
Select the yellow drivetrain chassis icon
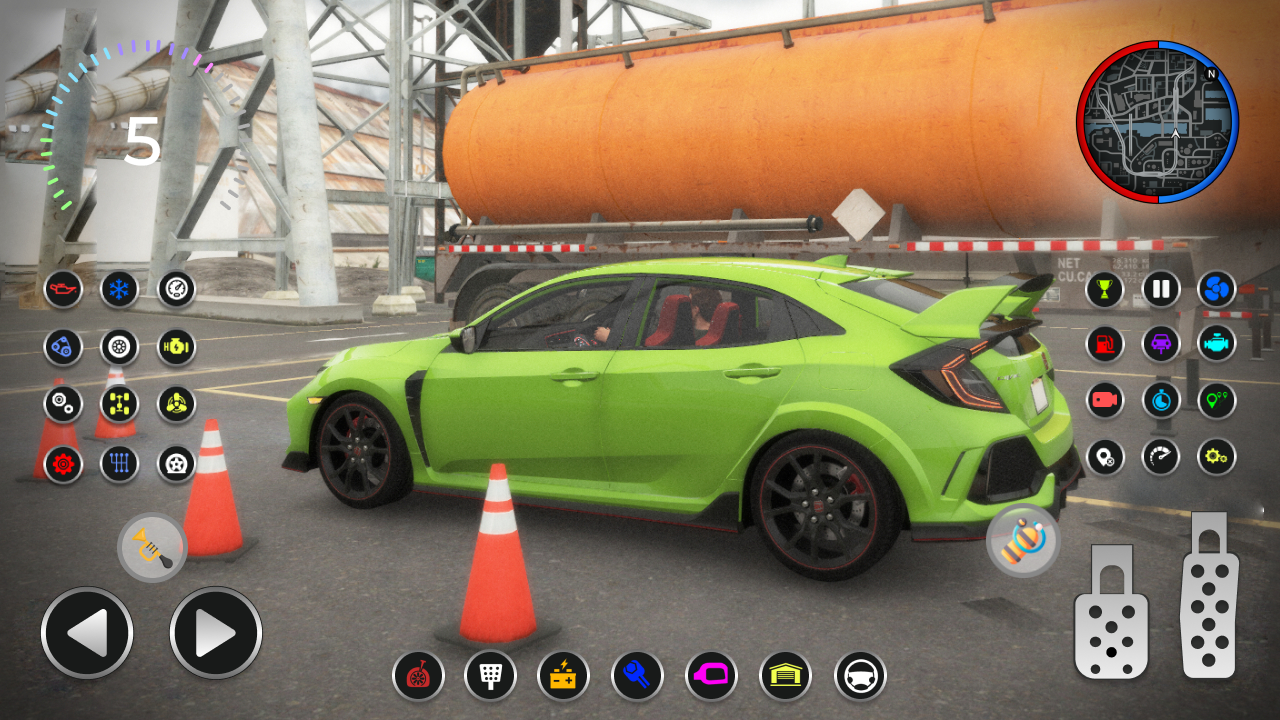[x=120, y=404]
